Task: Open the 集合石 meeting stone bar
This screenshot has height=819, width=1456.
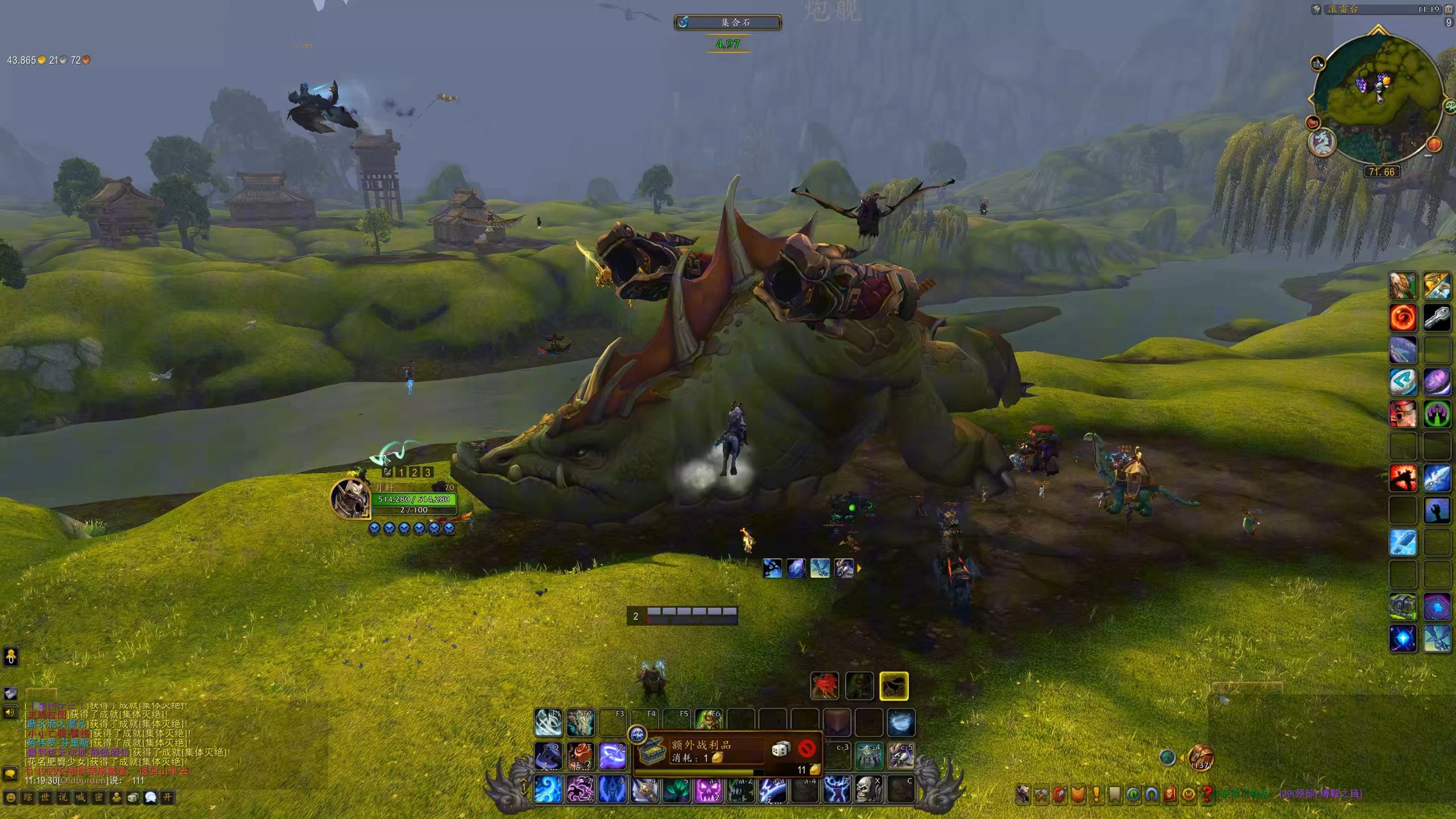Action: (728, 23)
